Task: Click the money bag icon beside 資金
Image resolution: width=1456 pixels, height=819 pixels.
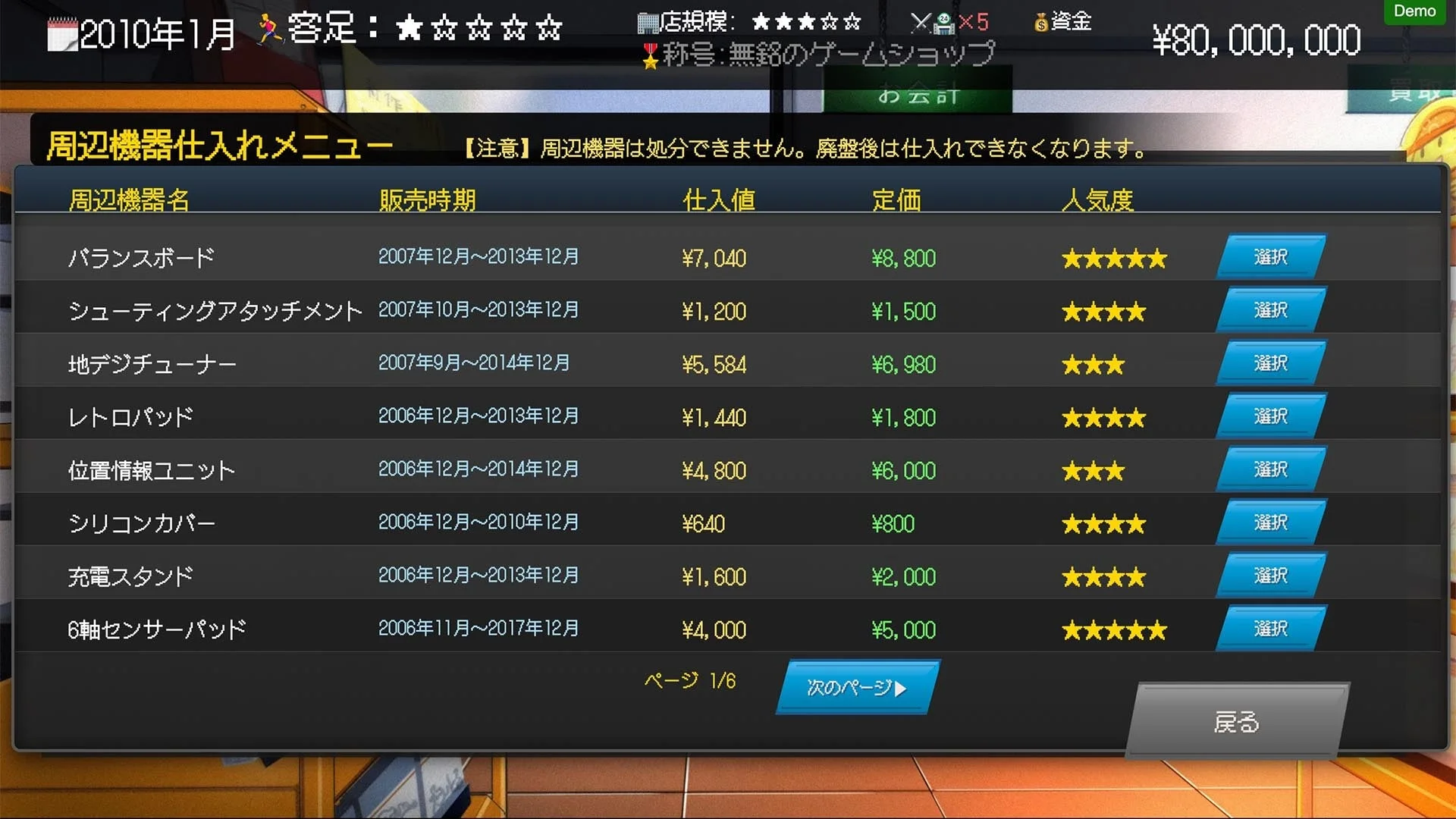Action: 1039,23
